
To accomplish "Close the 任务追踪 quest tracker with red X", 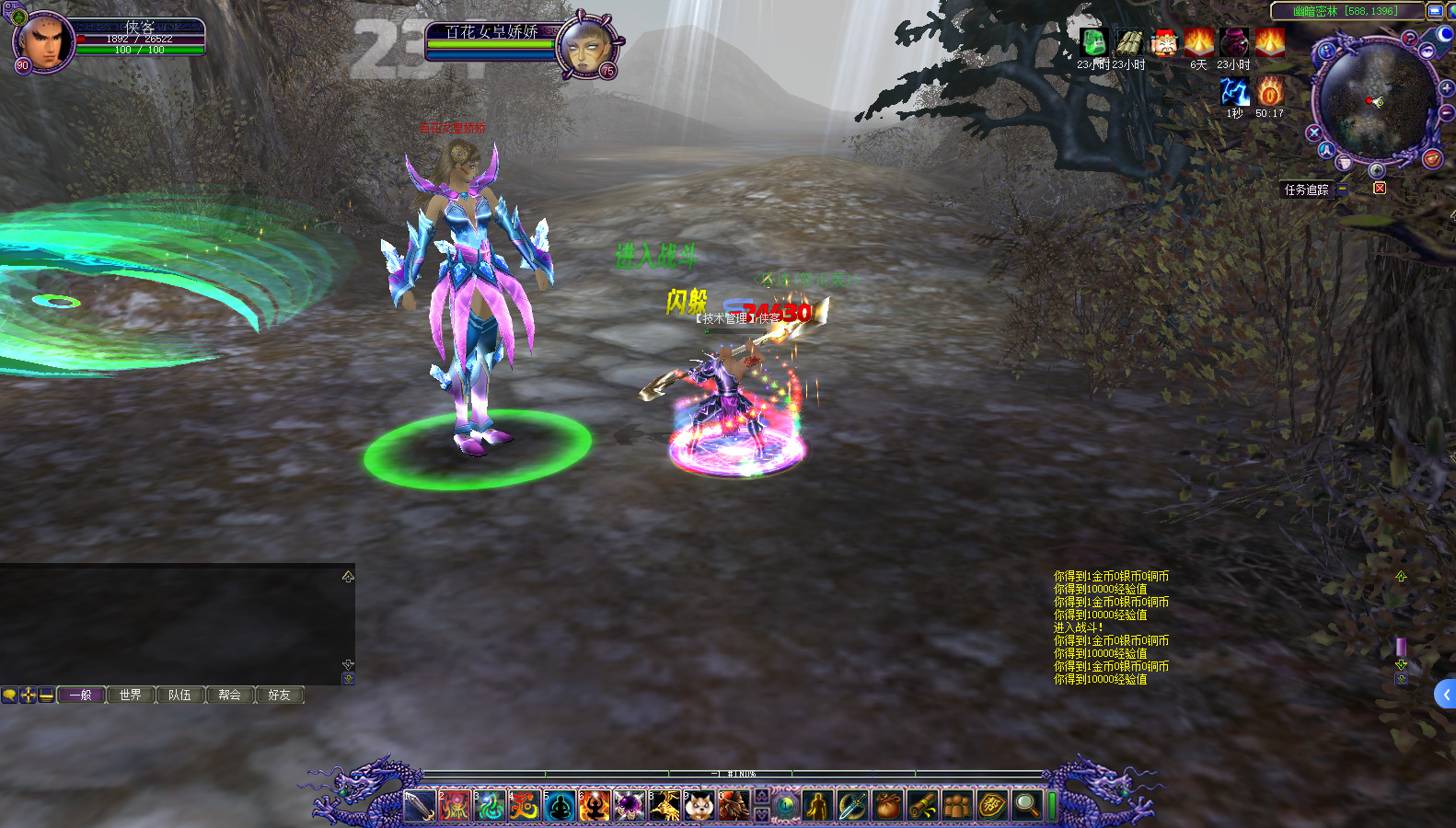I will tap(1380, 188).
